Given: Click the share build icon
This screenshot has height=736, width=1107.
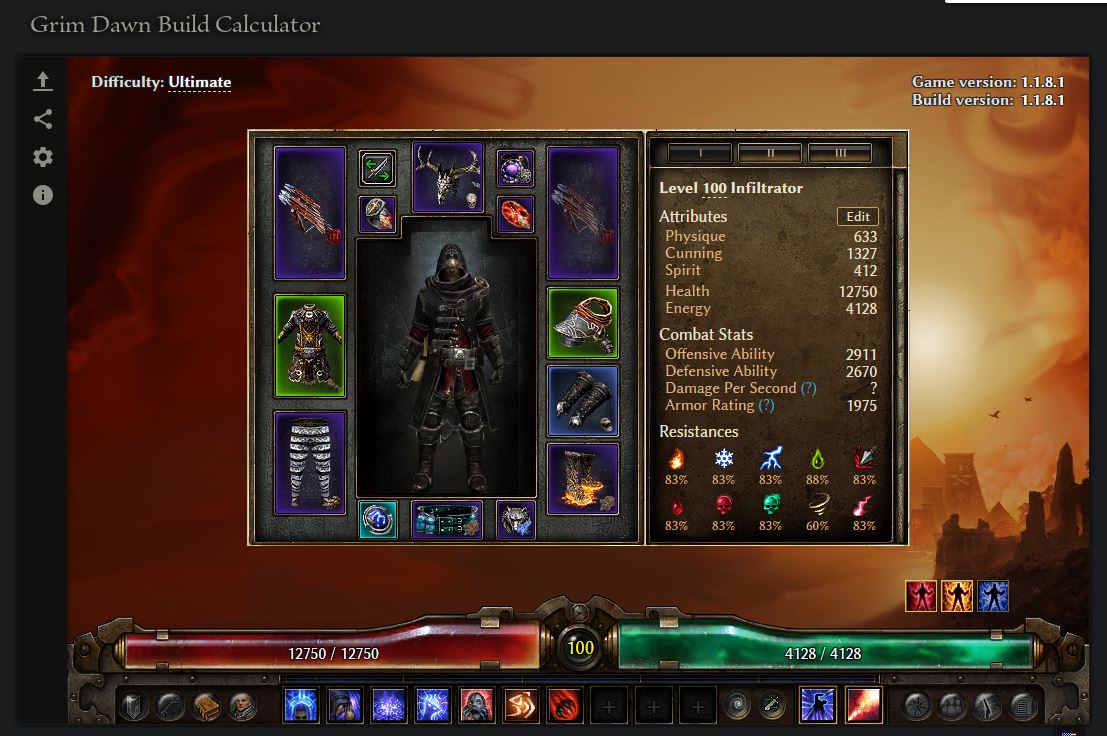Looking at the screenshot, I should pyautogui.click(x=42, y=119).
